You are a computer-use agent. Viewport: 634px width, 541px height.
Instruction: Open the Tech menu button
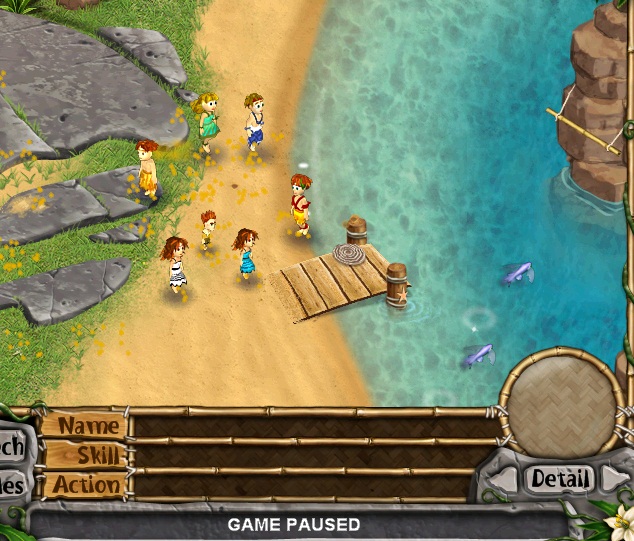pos(12,447)
